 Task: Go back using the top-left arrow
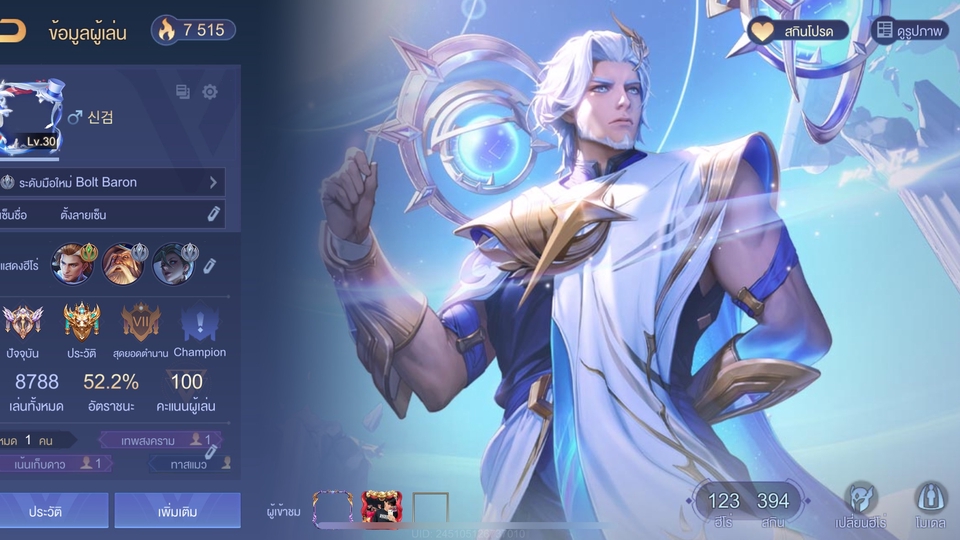[12, 30]
